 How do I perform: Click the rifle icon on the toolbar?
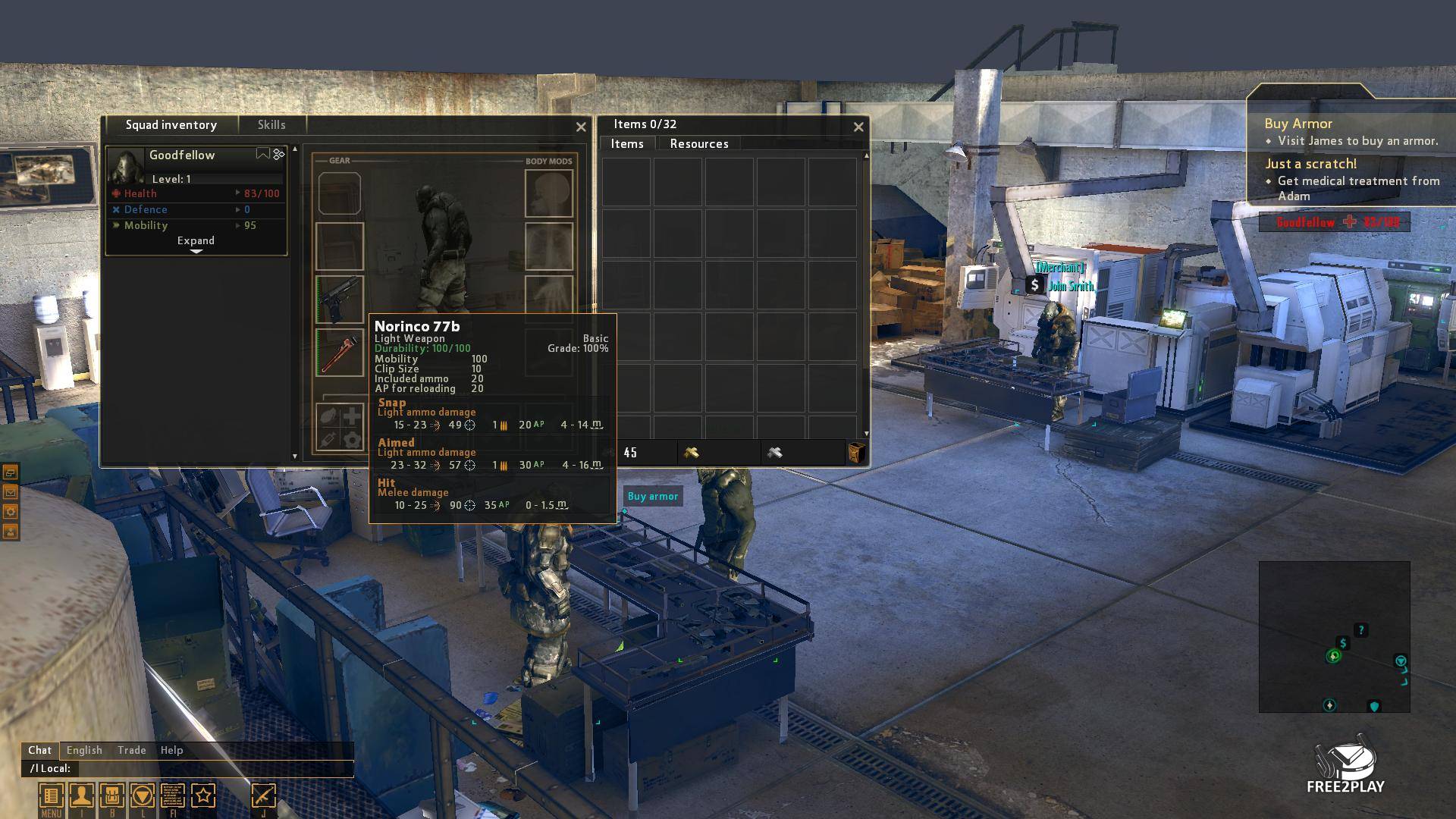click(x=263, y=796)
